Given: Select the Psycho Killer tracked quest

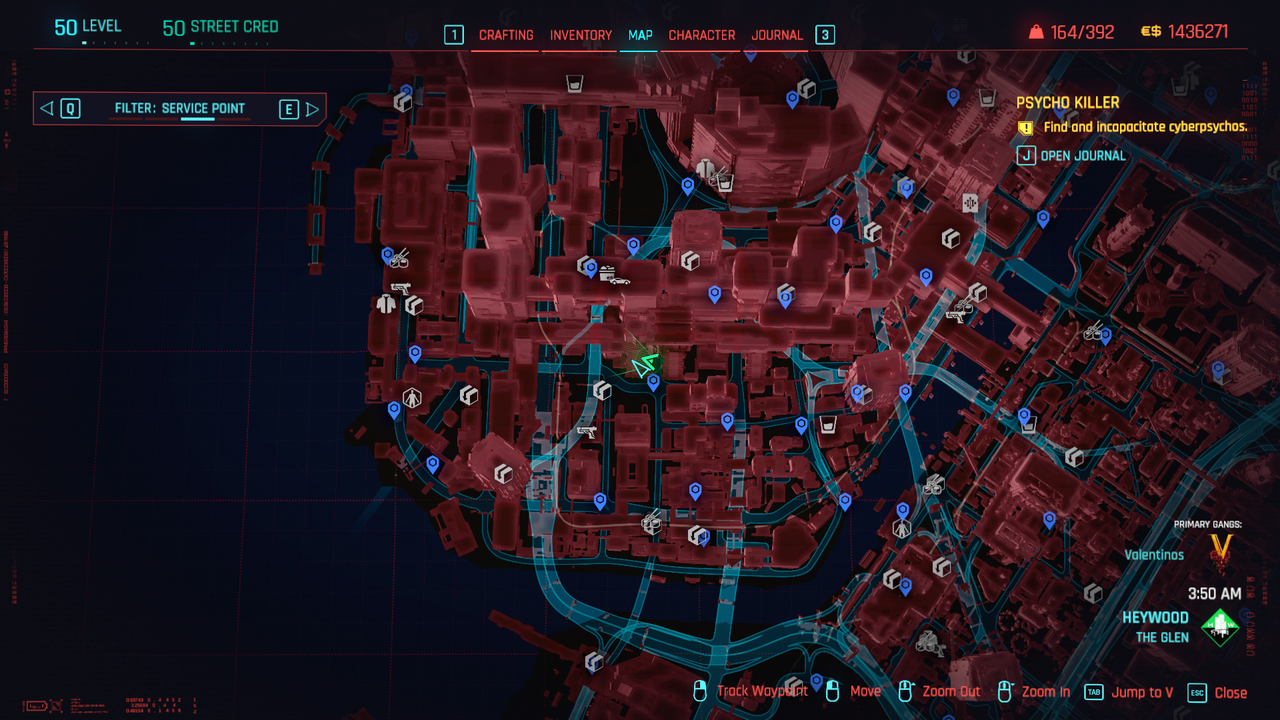Looking at the screenshot, I should tap(1067, 102).
